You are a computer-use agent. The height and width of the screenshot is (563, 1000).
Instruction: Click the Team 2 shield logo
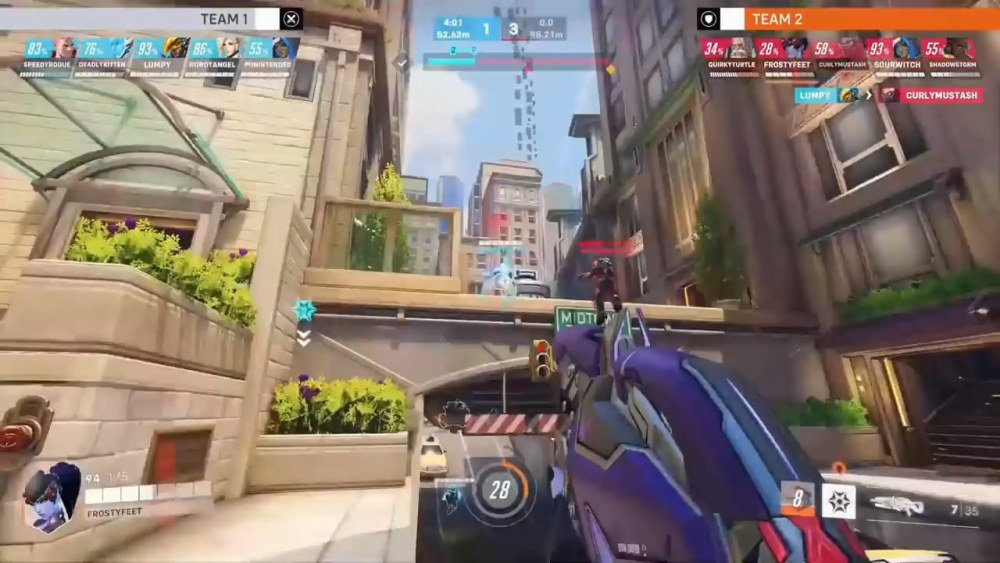pos(708,18)
